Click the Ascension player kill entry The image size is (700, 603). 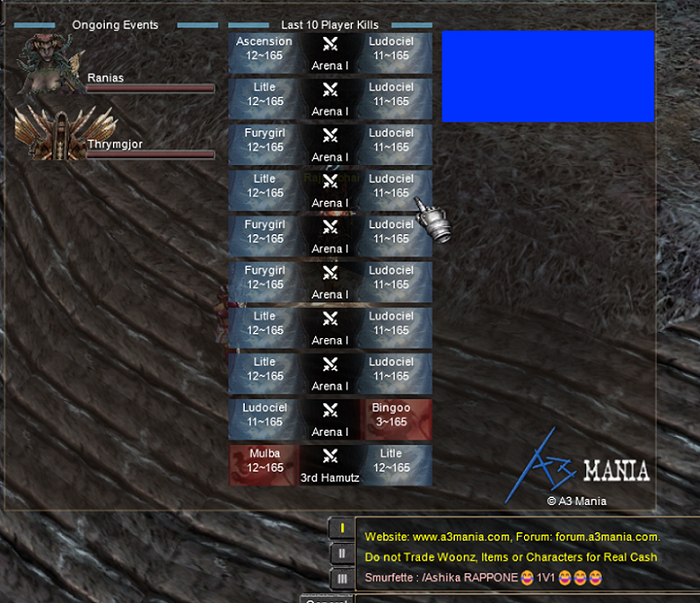(264, 49)
